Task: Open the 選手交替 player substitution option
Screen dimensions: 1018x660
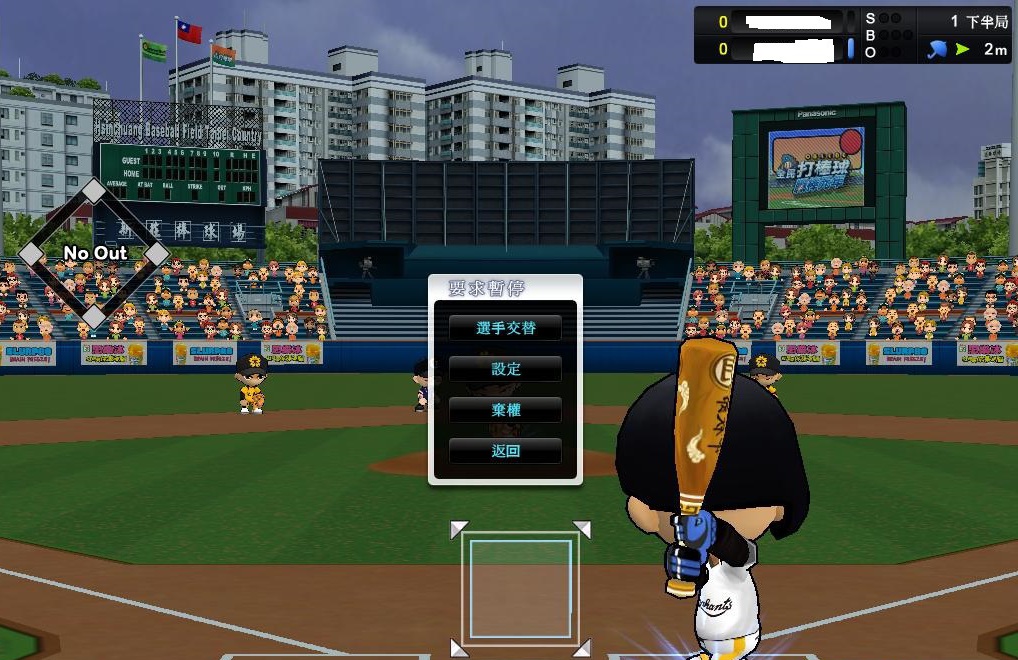Action: click(505, 328)
